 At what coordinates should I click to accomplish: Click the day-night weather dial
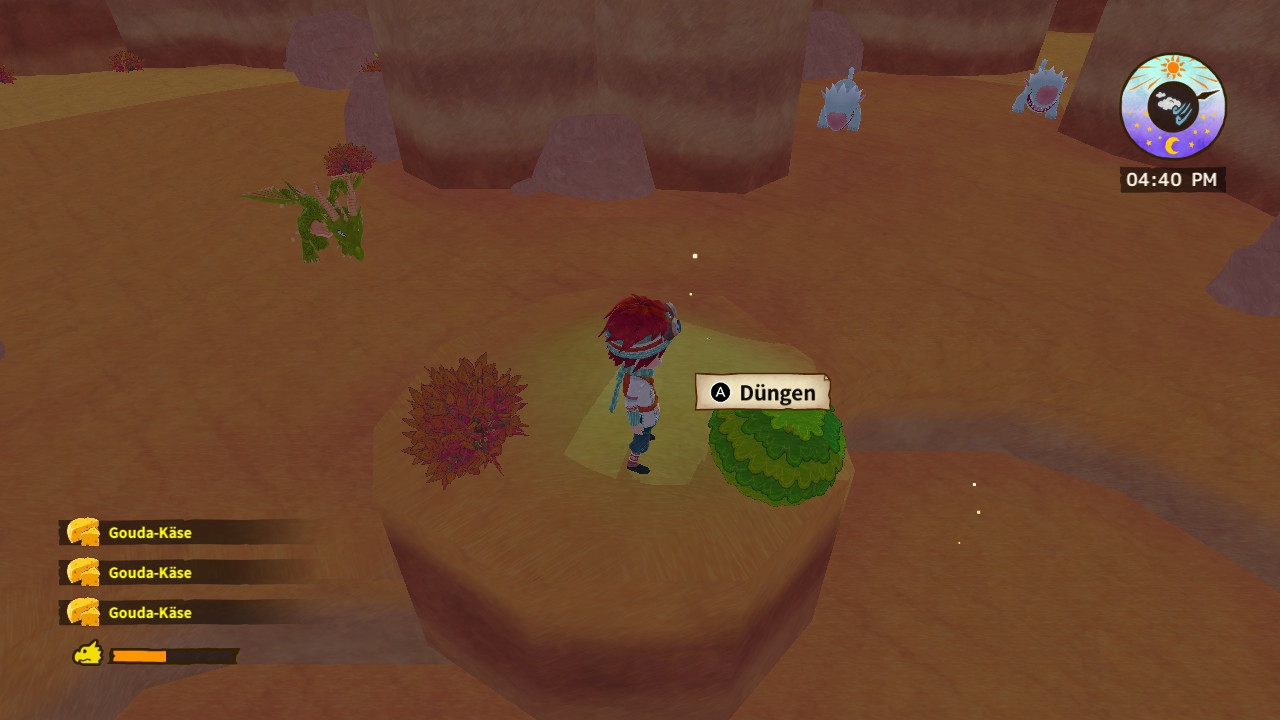[x=1172, y=108]
